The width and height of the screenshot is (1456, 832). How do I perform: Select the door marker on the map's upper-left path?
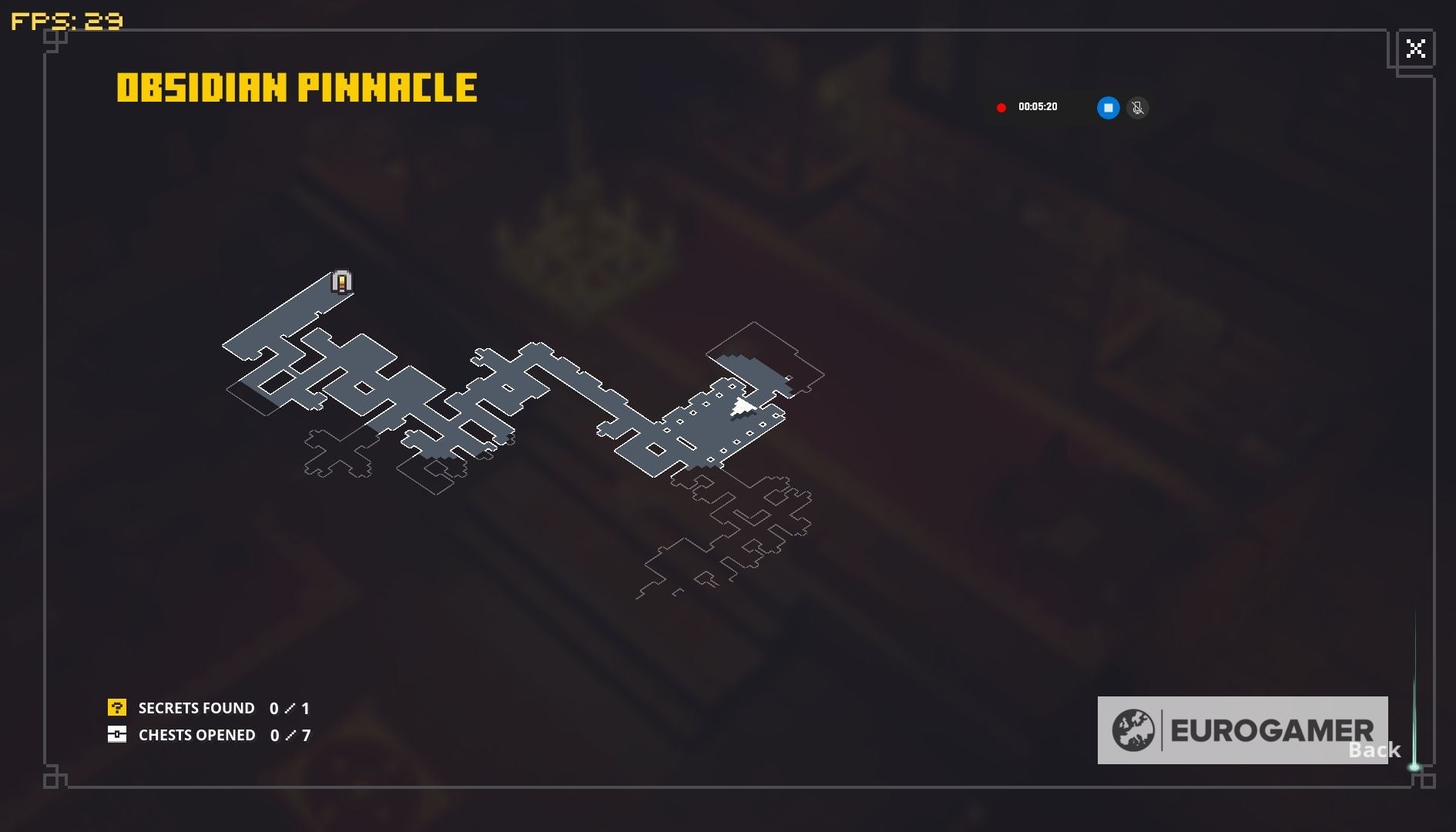341,282
